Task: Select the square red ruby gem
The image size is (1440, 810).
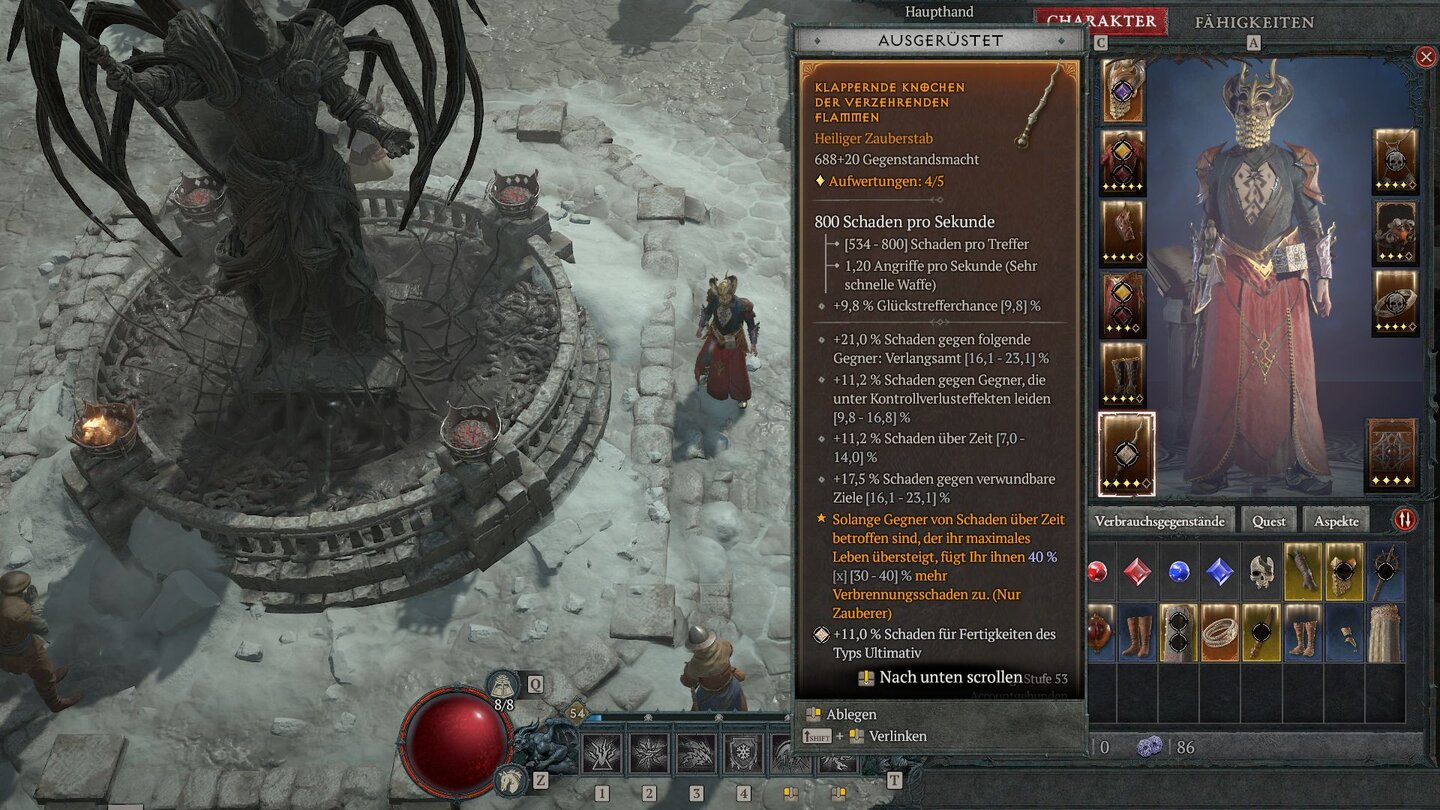Action: pos(1138,572)
